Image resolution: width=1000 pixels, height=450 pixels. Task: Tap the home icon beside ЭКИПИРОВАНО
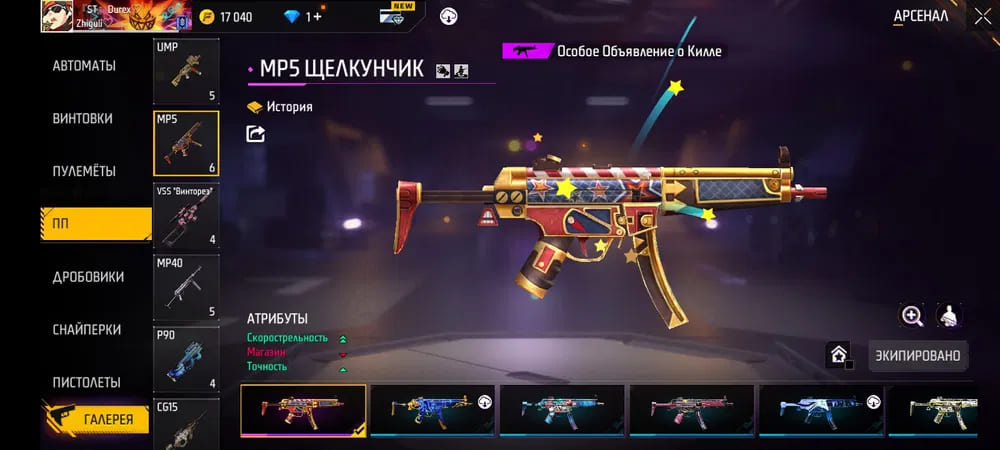pos(838,354)
